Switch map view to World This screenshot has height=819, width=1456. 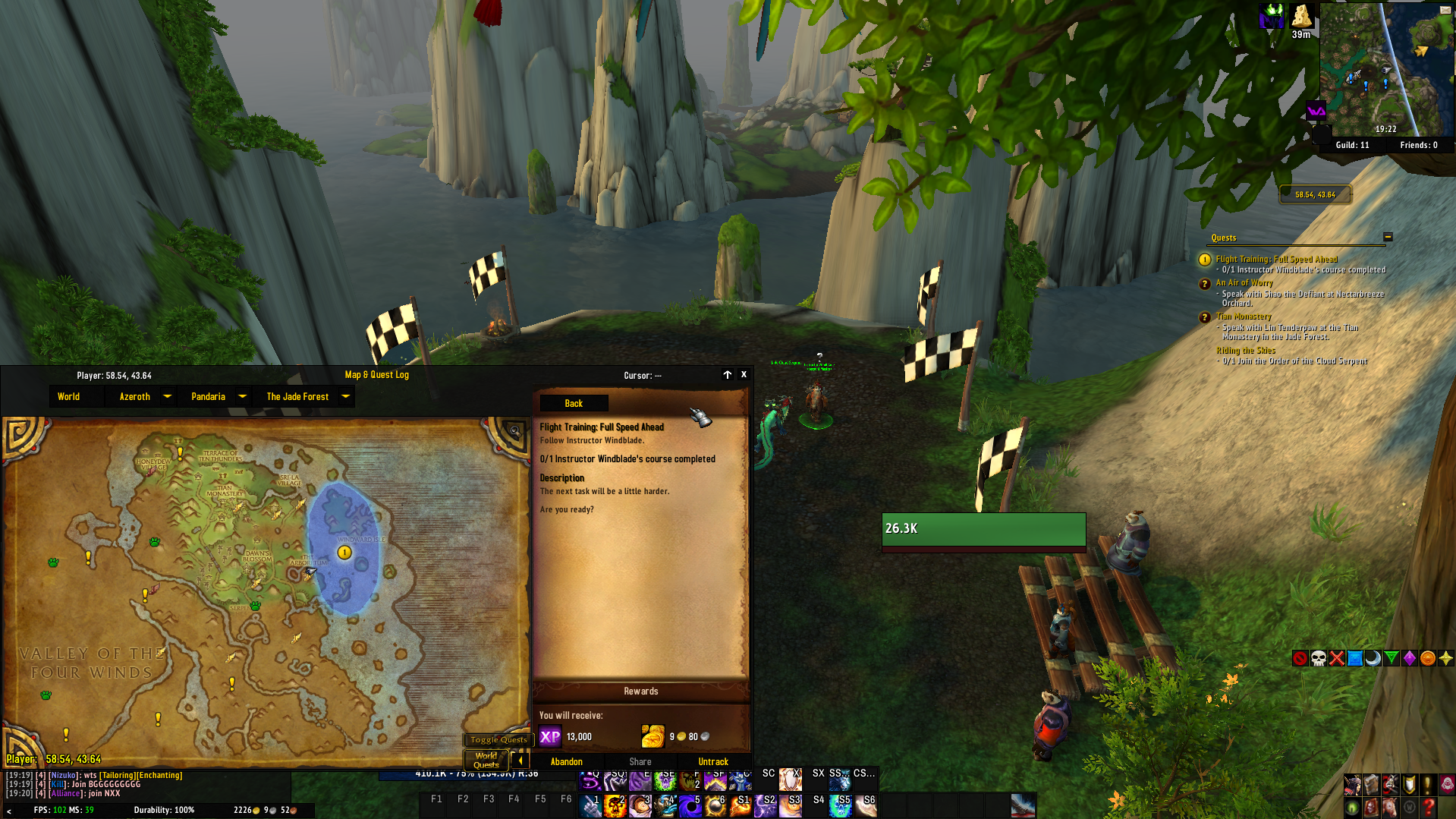[x=68, y=396]
